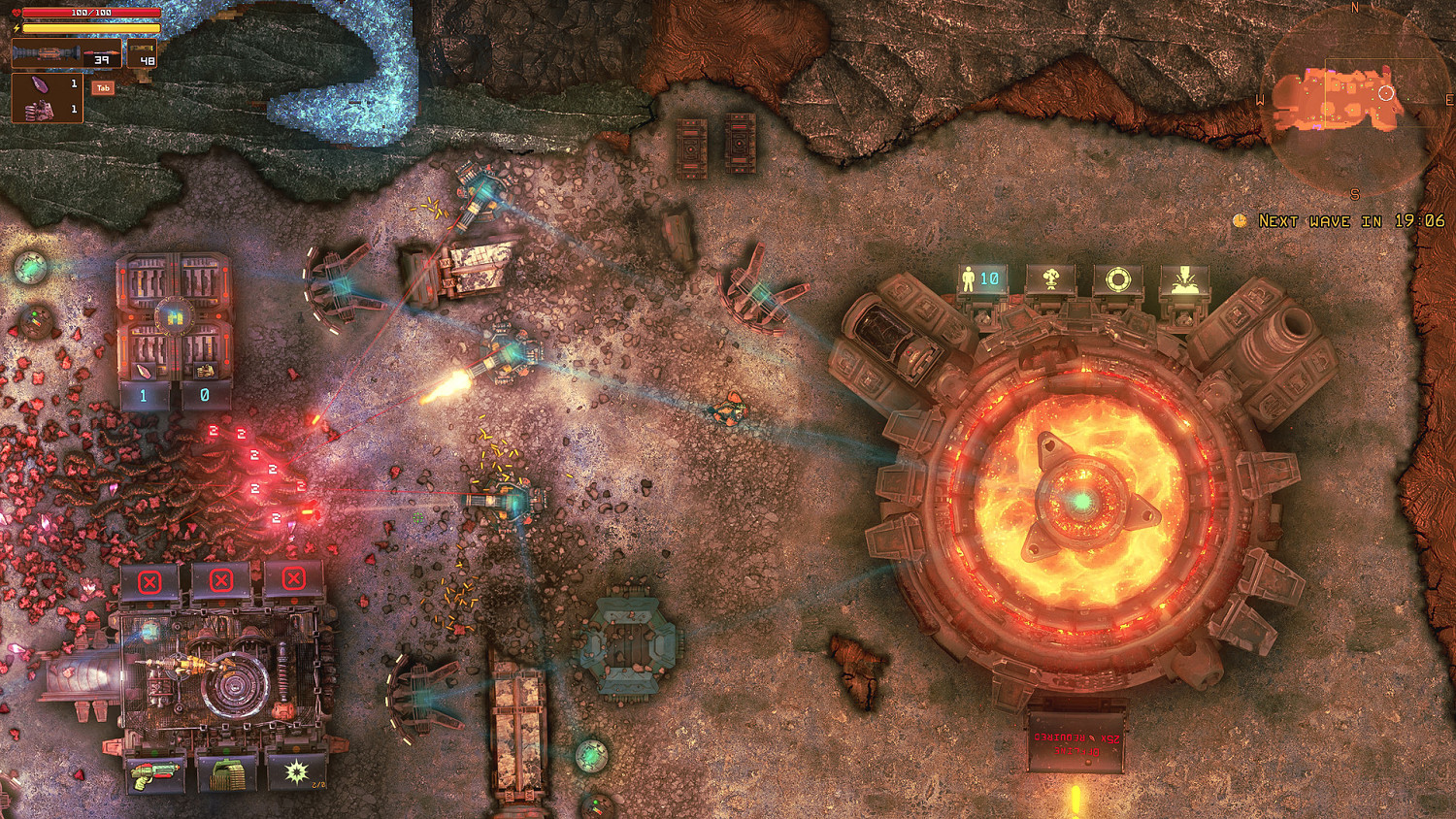Open the plant growth panel above the core

click(x=1050, y=279)
